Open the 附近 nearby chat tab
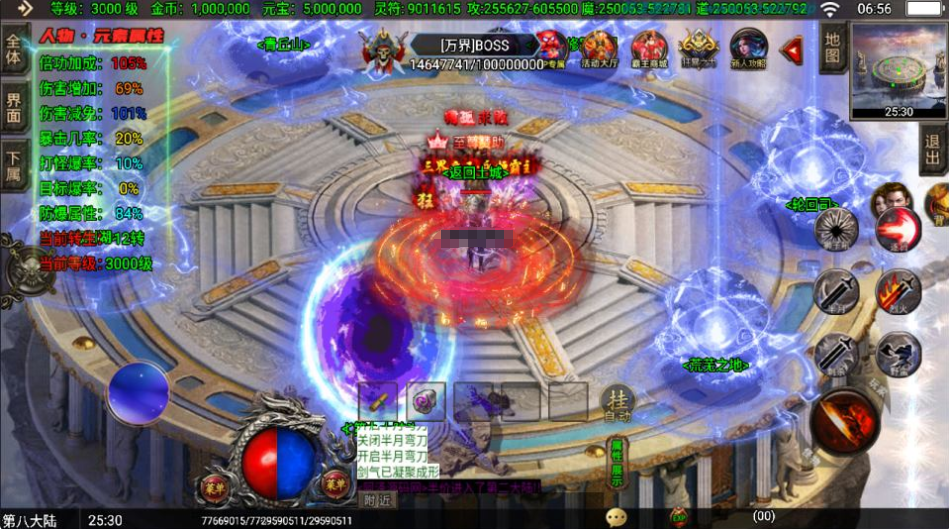949x529 pixels. tap(376, 500)
